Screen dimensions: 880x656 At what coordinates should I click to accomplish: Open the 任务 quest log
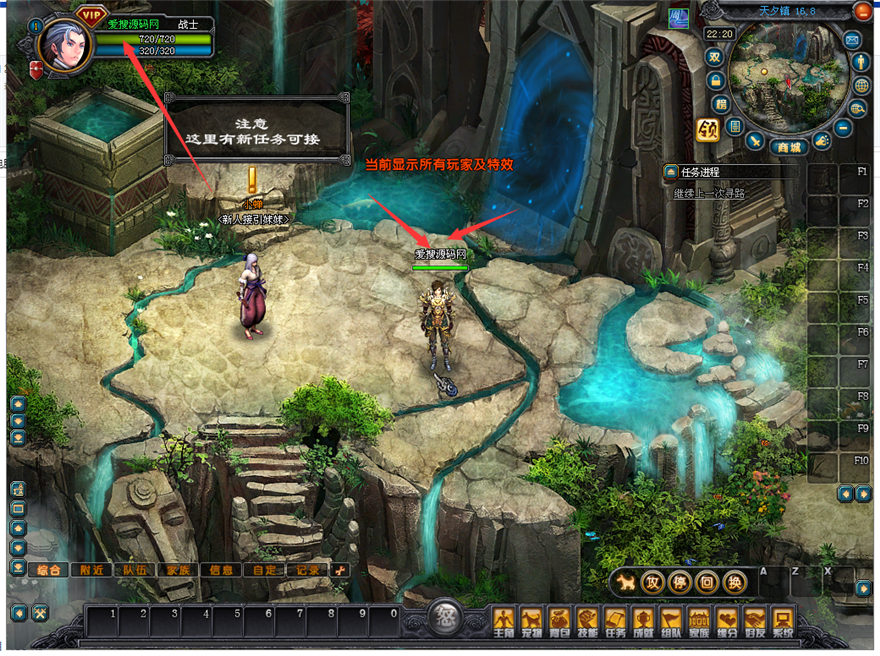[615, 619]
